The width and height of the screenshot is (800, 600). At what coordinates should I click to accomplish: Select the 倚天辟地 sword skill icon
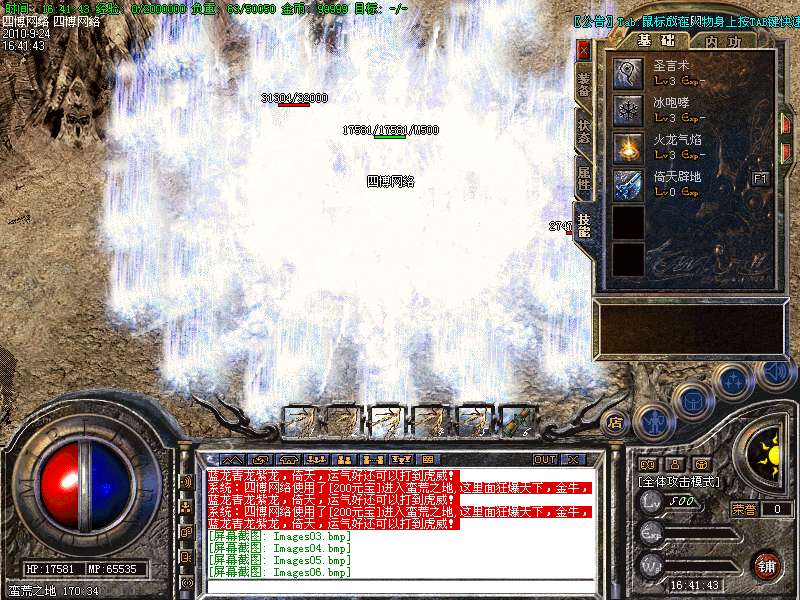coord(628,184)
